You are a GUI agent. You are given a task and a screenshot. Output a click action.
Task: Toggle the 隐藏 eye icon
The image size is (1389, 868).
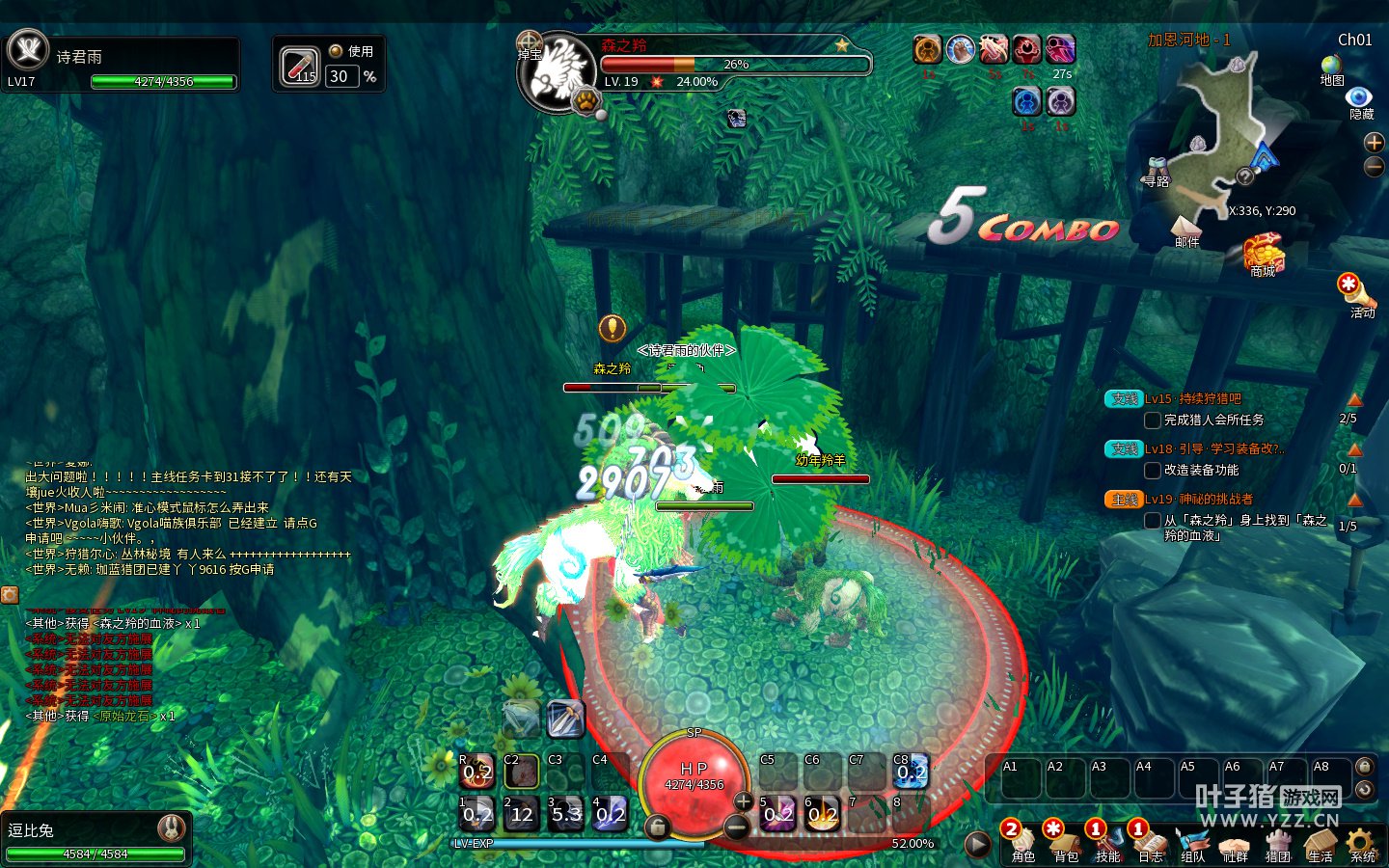(x=1360, y=98)
